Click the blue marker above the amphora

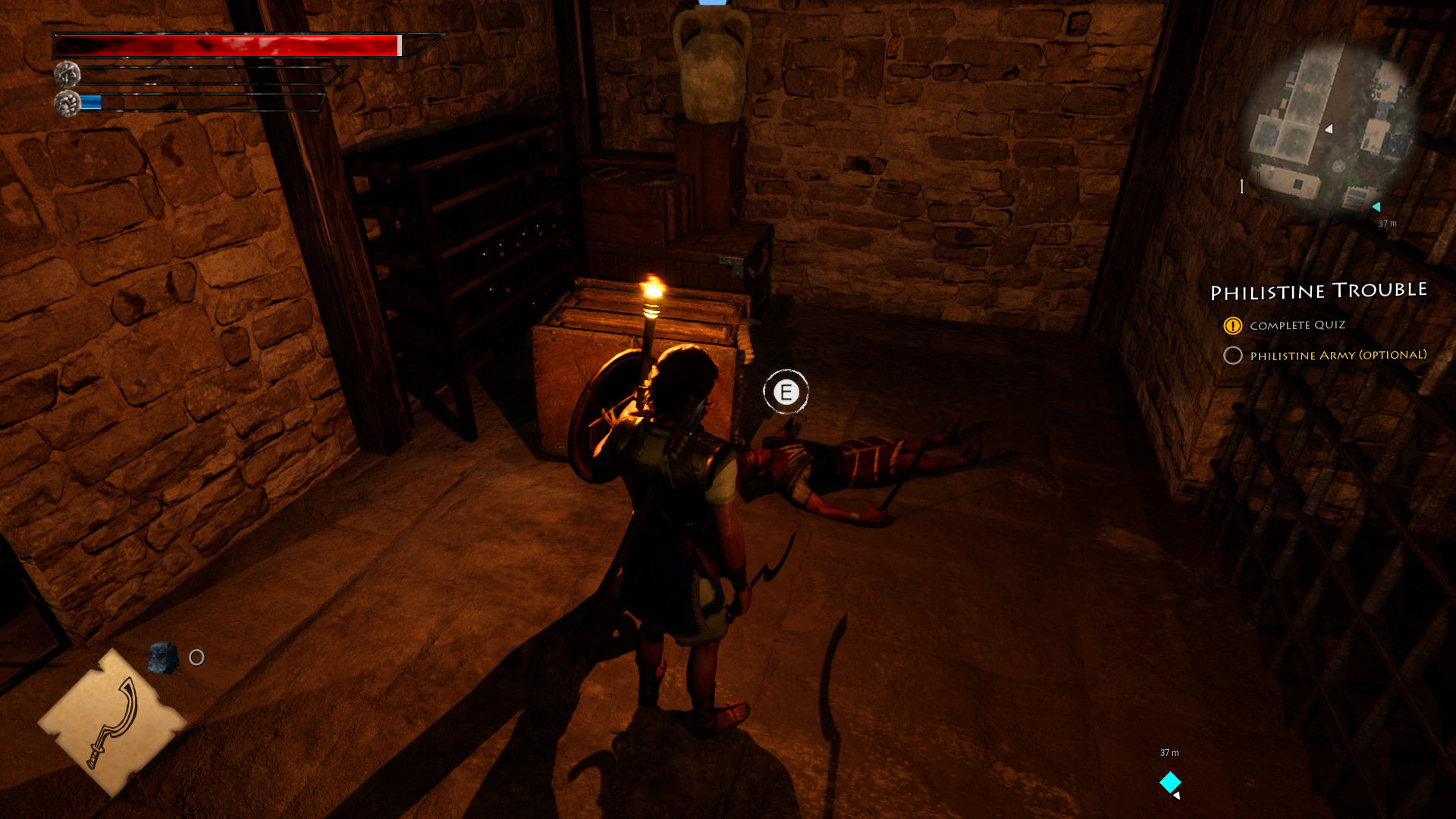click(x=714, y=5)
